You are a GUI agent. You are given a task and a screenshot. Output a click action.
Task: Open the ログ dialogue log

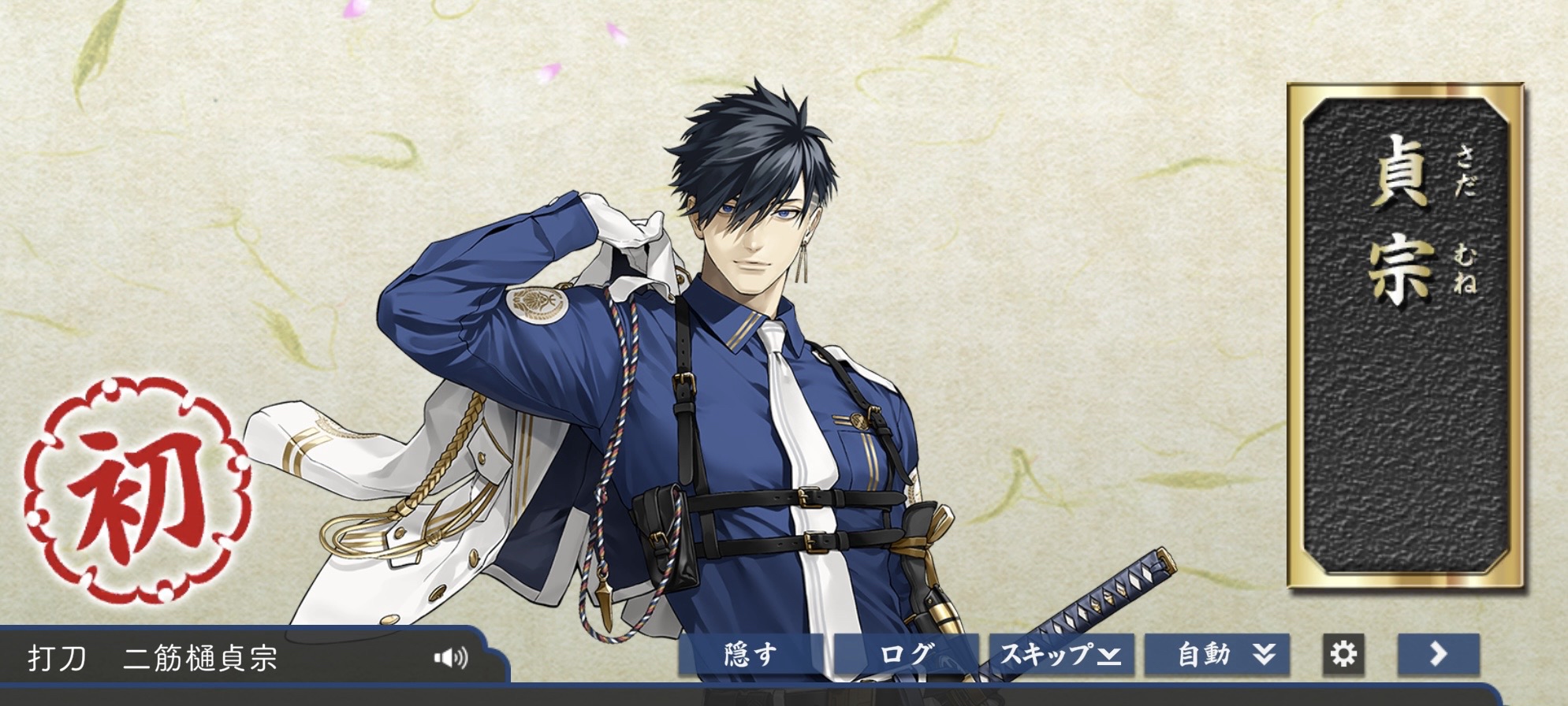click(x=906, y=655)
